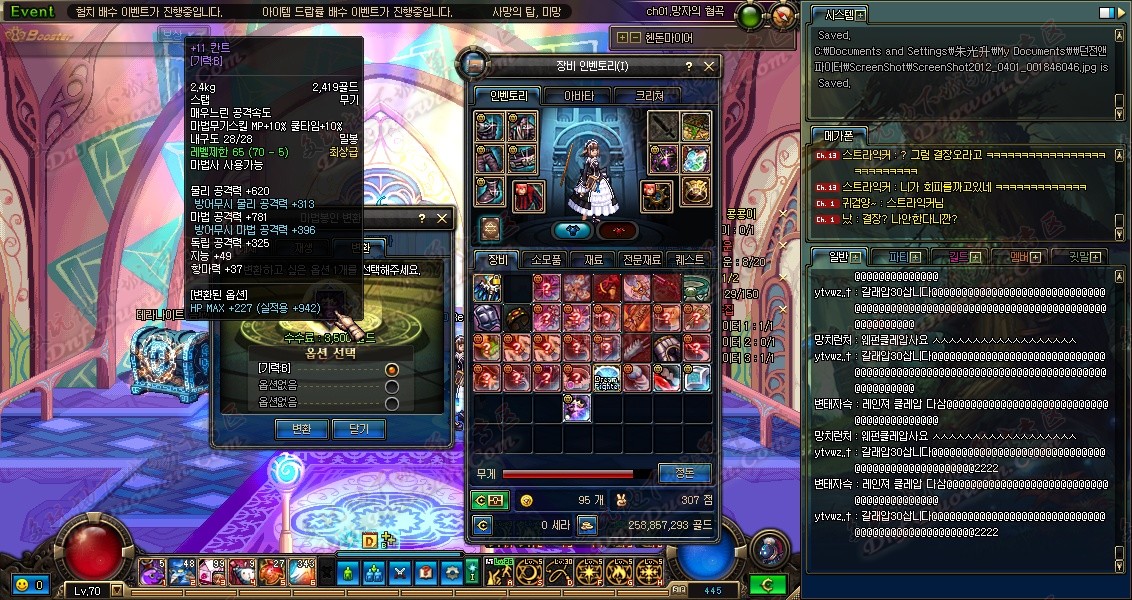This screenshot has width=1132, height=600.
Task: Close the seal conversion dialog with X
Action: click(441, 218)
